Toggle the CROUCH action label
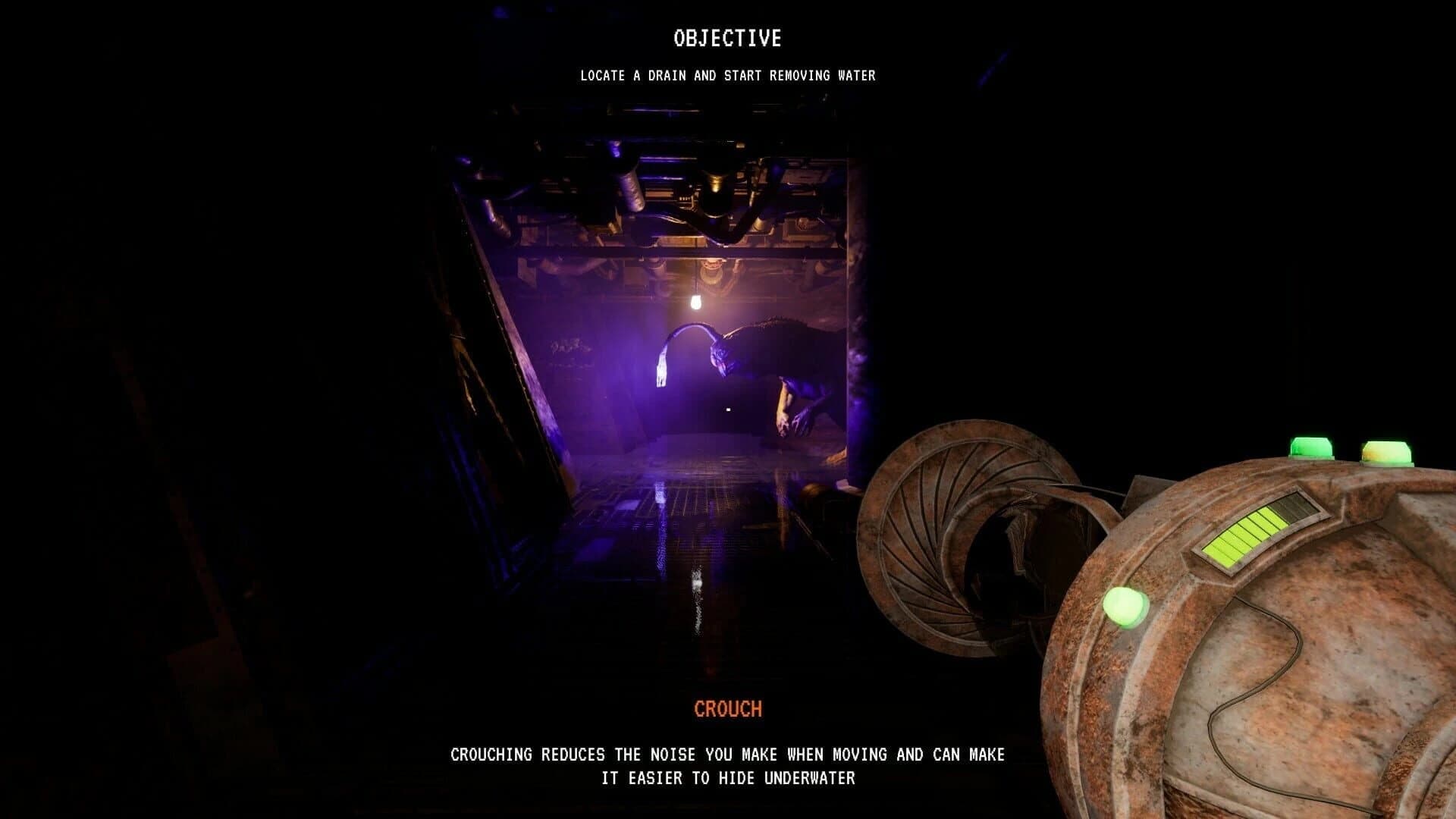 [726, 709]
